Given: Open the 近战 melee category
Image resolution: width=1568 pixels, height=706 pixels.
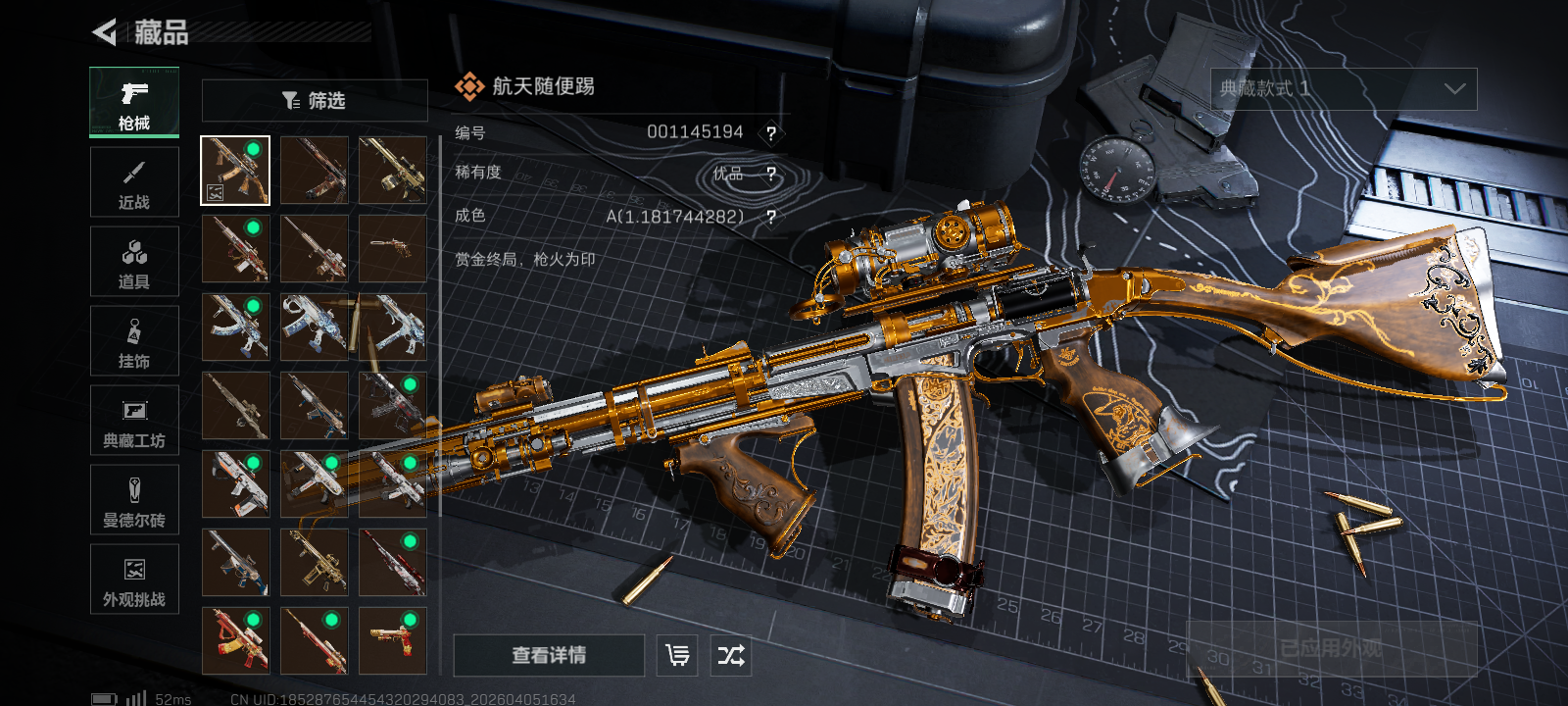Looking at the screenshot, I should point(134,182).
